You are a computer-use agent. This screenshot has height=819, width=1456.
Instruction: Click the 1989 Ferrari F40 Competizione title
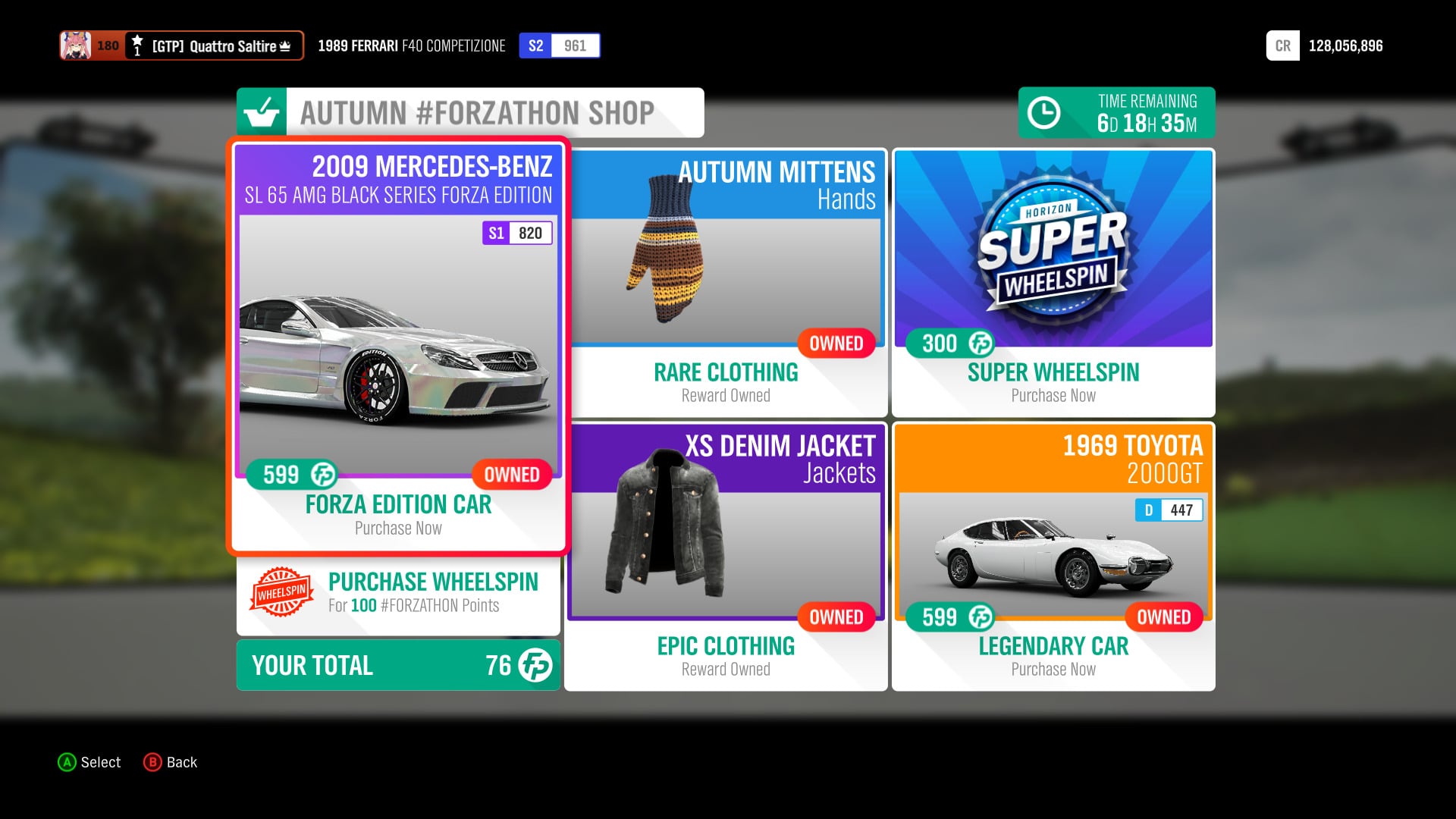pos(412,45)
